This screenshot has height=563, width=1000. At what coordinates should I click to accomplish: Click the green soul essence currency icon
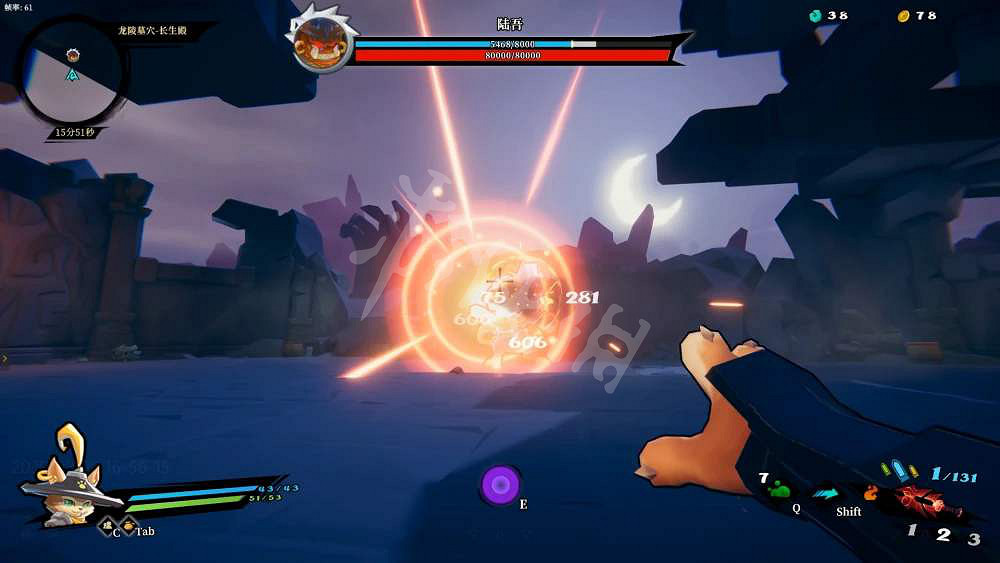(x=815, y=16)
